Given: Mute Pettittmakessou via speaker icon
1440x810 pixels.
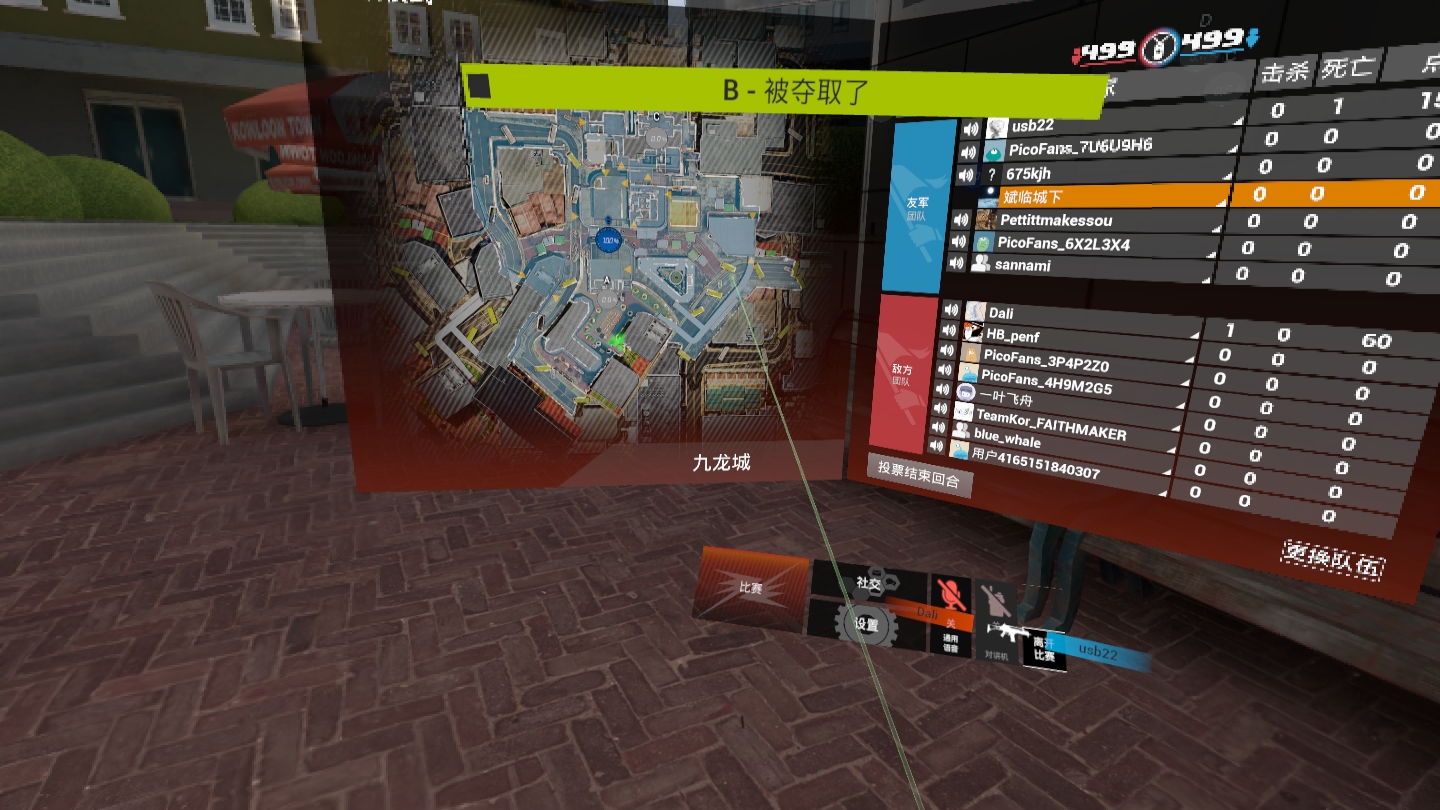Looking at the screenshot, I should tap(960, 220).
